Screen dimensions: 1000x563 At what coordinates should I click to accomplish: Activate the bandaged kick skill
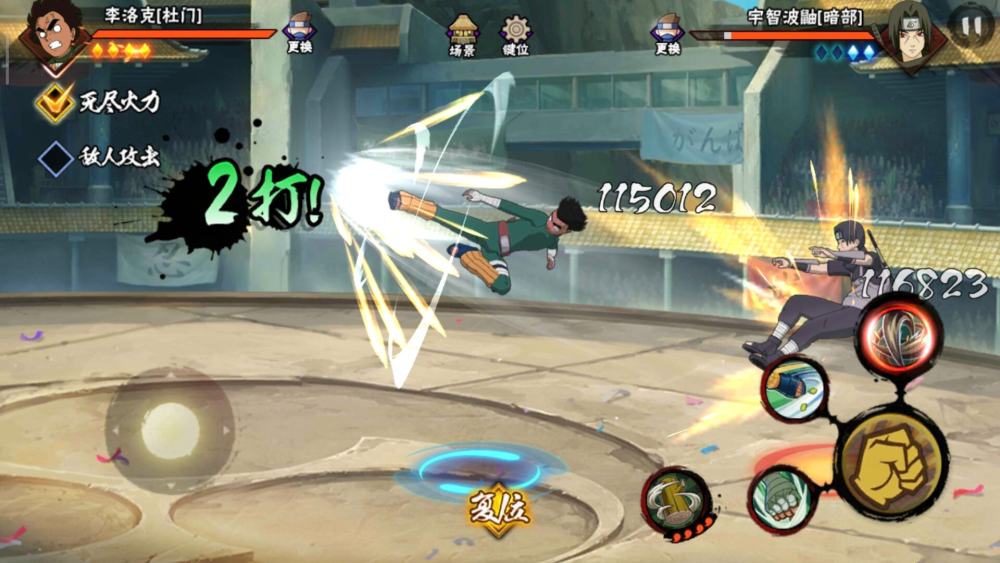[795, 388]
